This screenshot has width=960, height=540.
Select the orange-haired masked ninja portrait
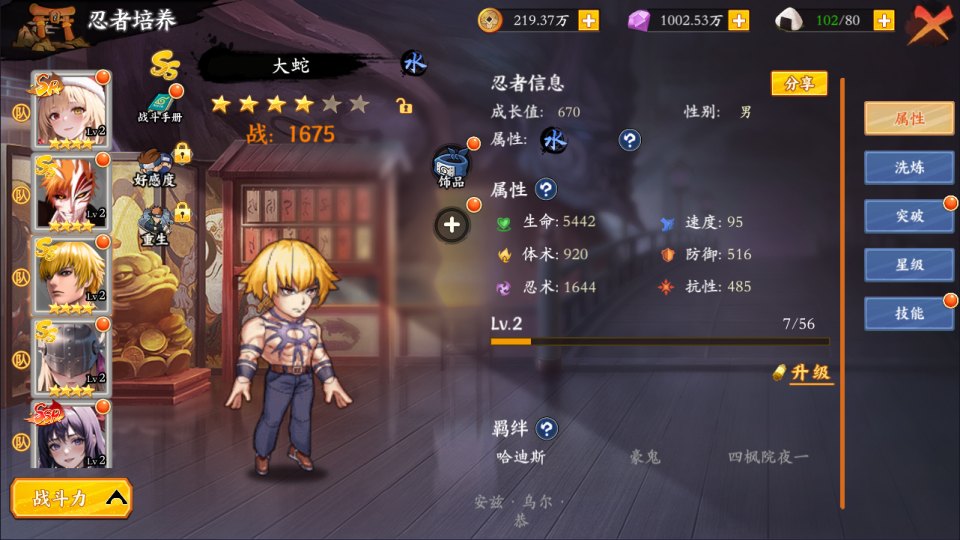[72, 190]
